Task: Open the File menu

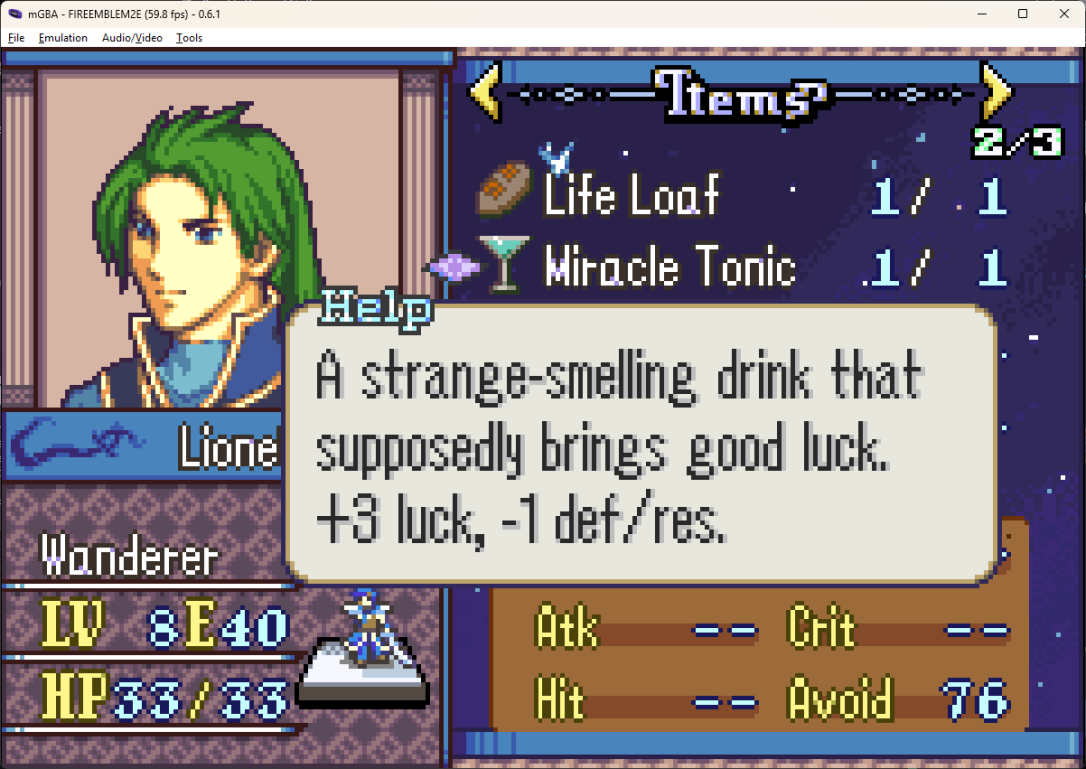Action: click(16, 38)
